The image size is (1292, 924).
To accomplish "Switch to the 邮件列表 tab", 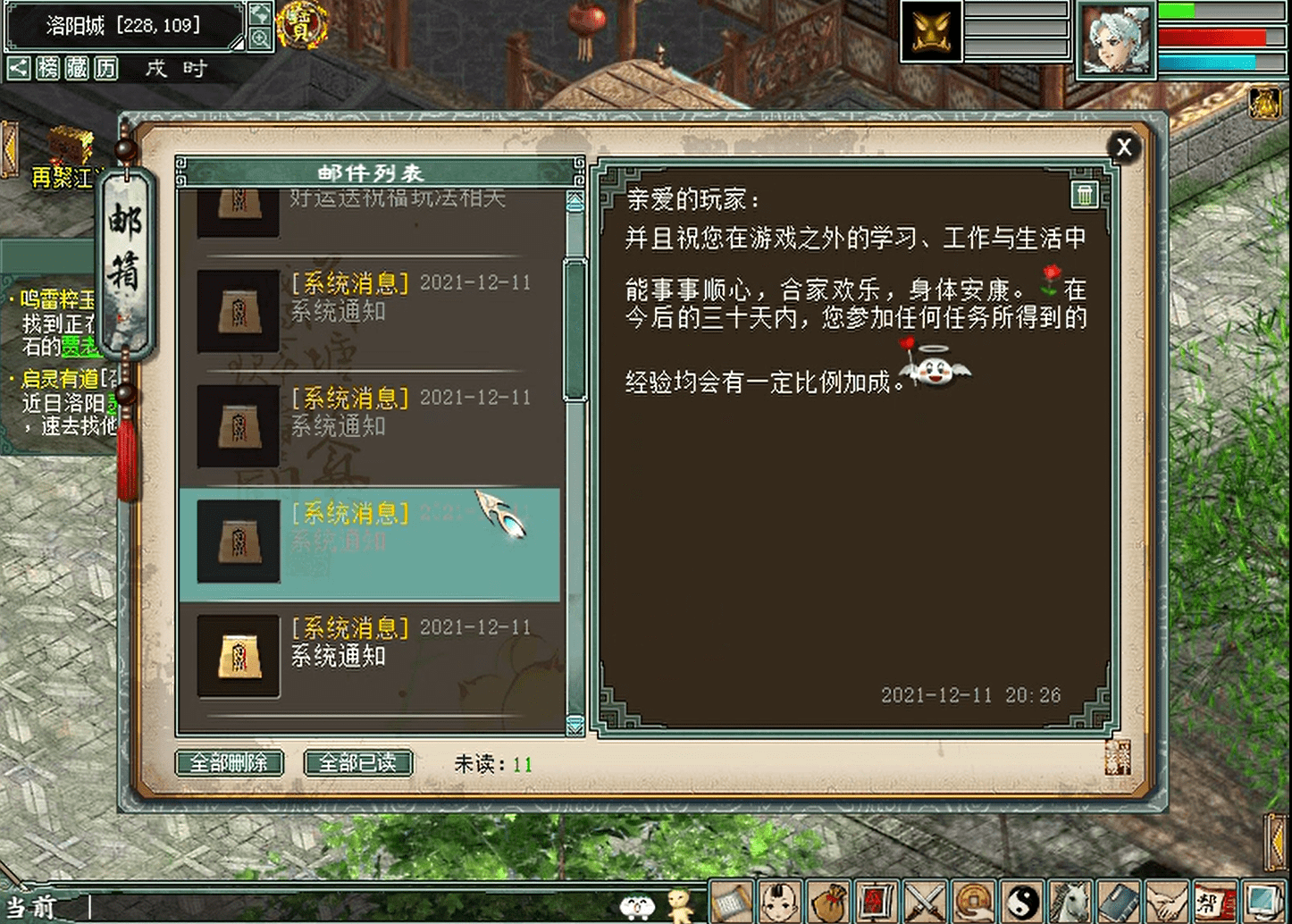I will click(367, 173).
